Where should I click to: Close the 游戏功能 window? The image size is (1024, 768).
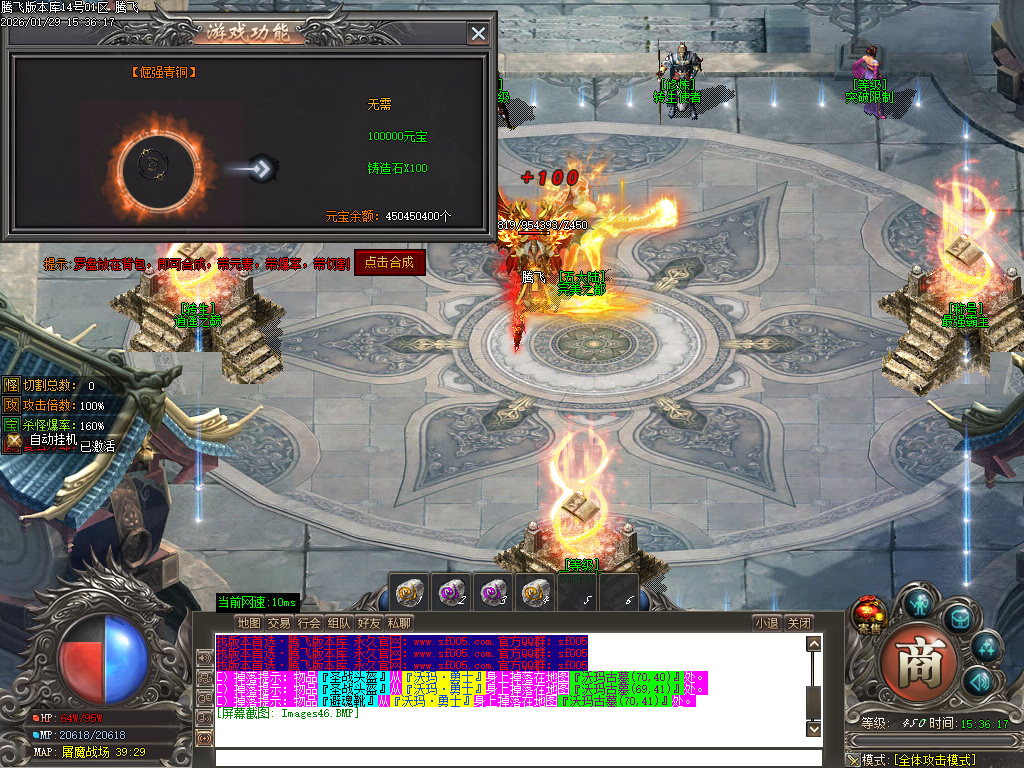point(478,33)
